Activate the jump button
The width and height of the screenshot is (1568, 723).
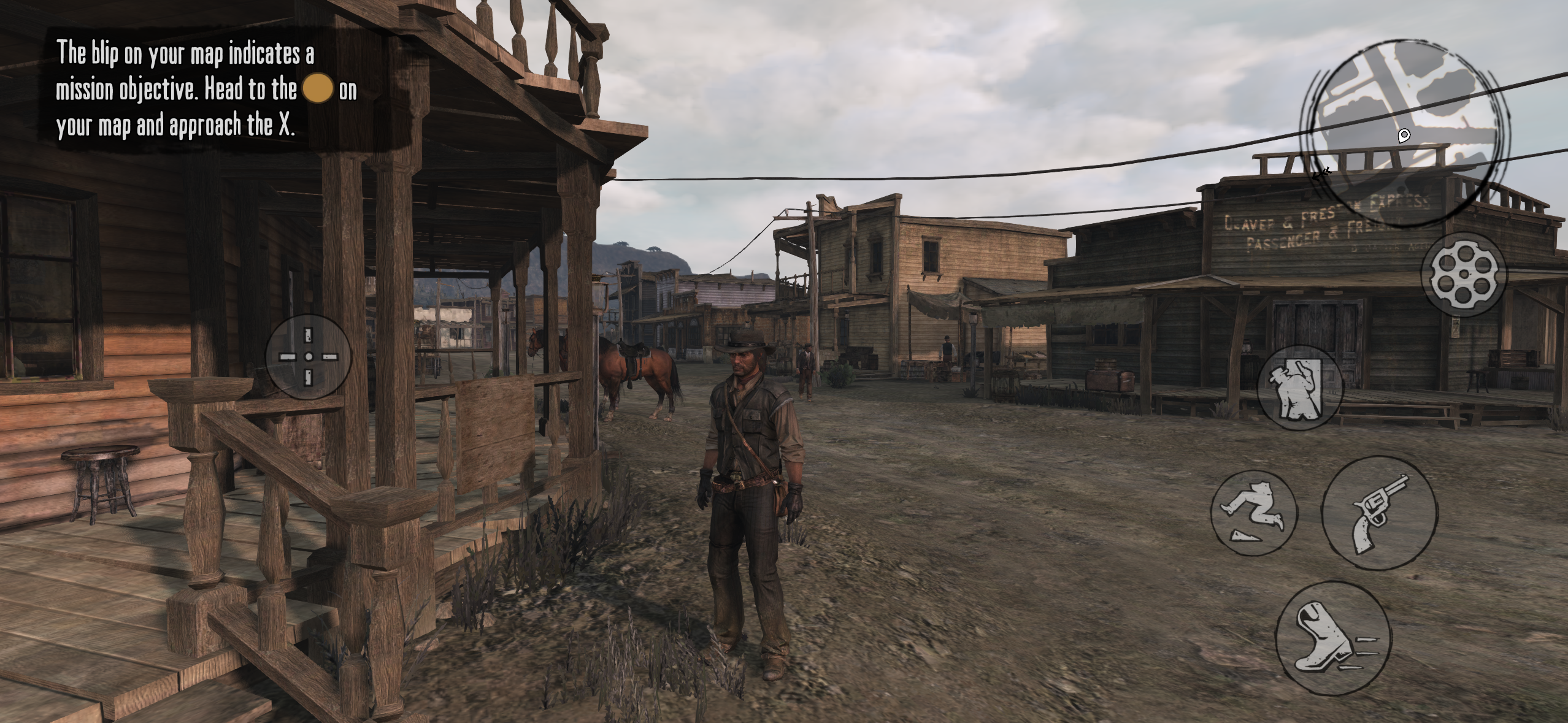pos(1254,514)
